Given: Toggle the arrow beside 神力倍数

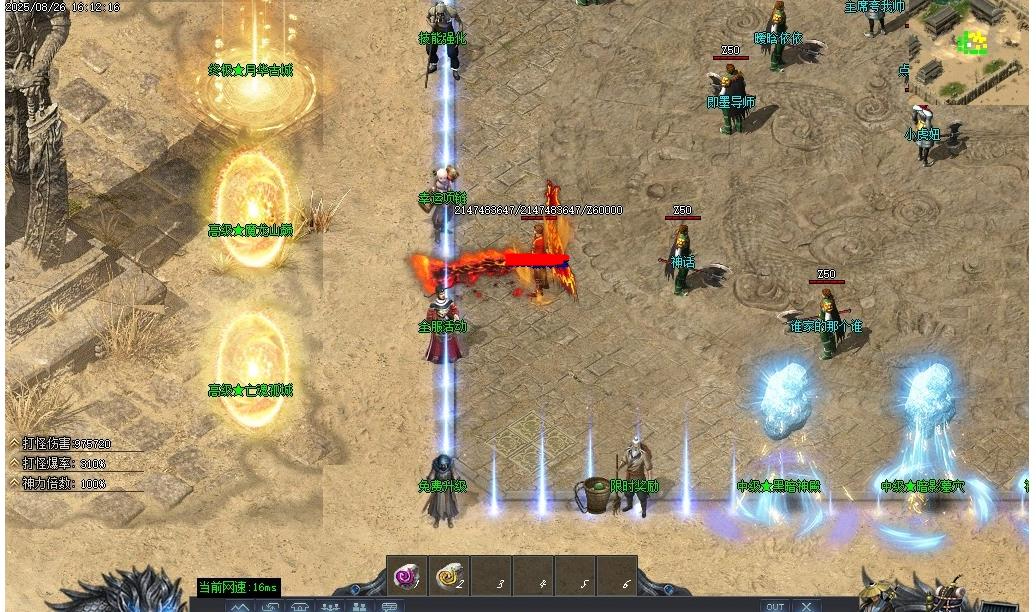Looking at the screenshot, I should [14, 483].
